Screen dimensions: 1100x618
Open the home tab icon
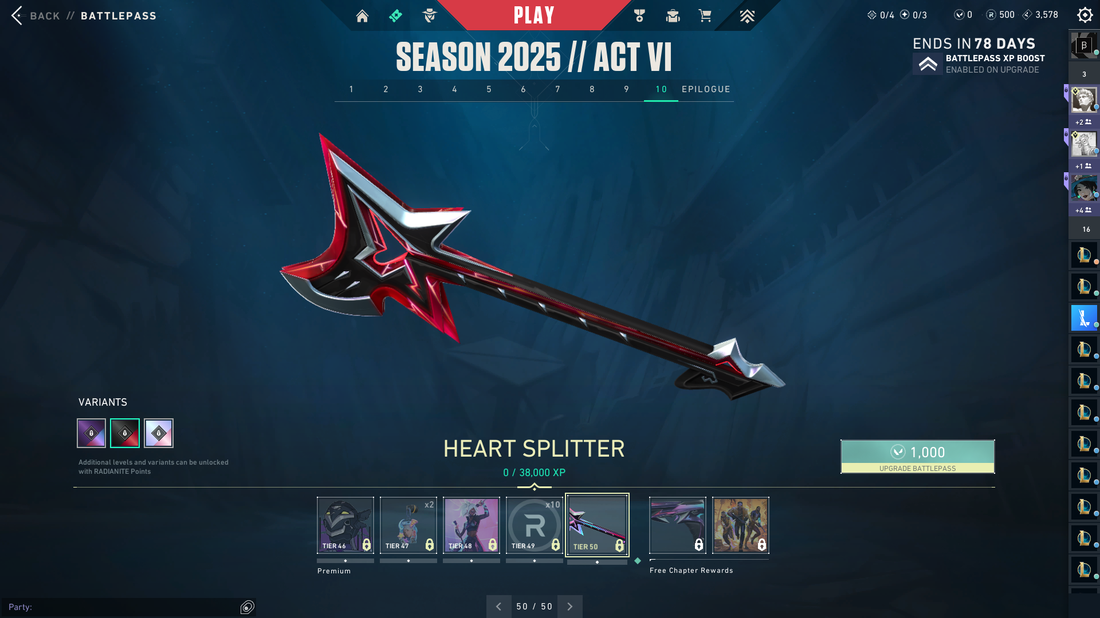point(362,16)
